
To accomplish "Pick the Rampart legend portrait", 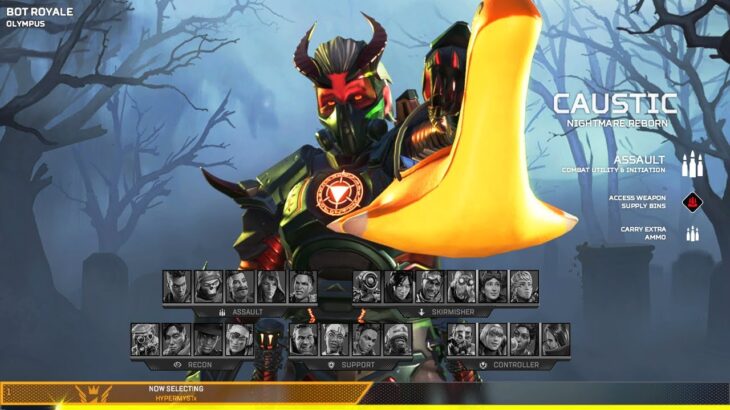I will click(x=523, y=340).
